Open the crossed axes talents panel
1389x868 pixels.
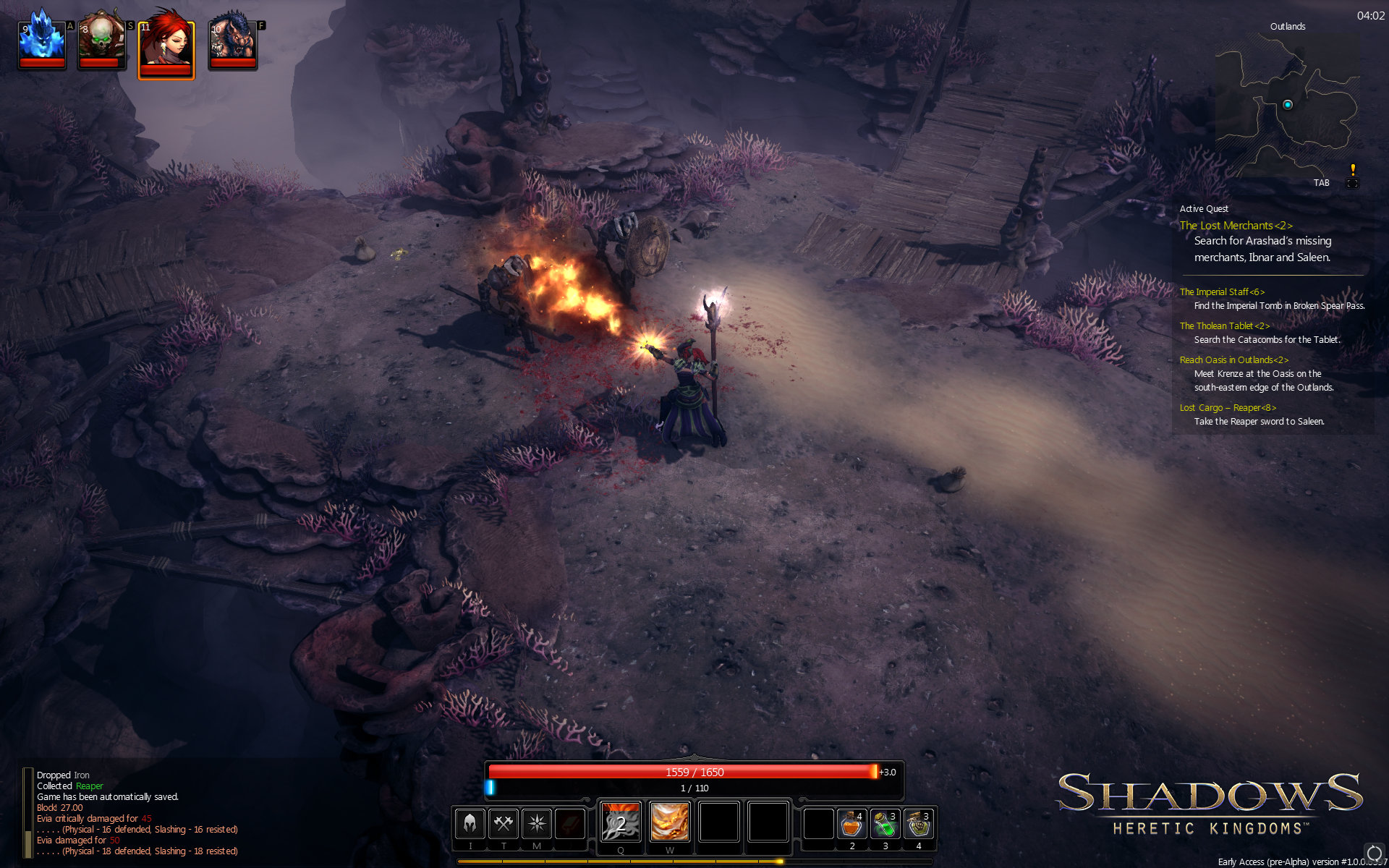click(x=504, y=823)
